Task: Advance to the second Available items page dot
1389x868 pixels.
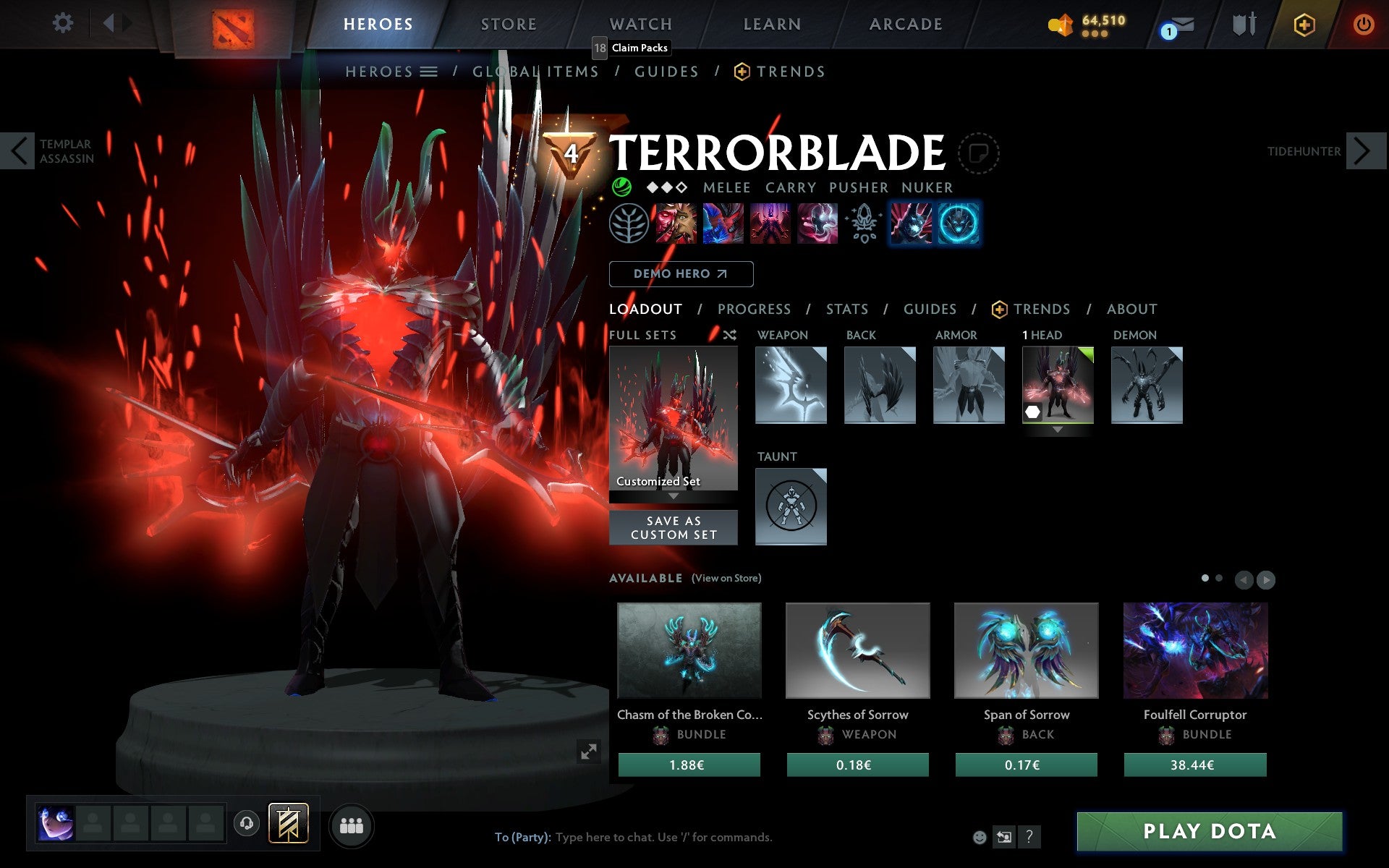Action: (x=1221, y=579)
